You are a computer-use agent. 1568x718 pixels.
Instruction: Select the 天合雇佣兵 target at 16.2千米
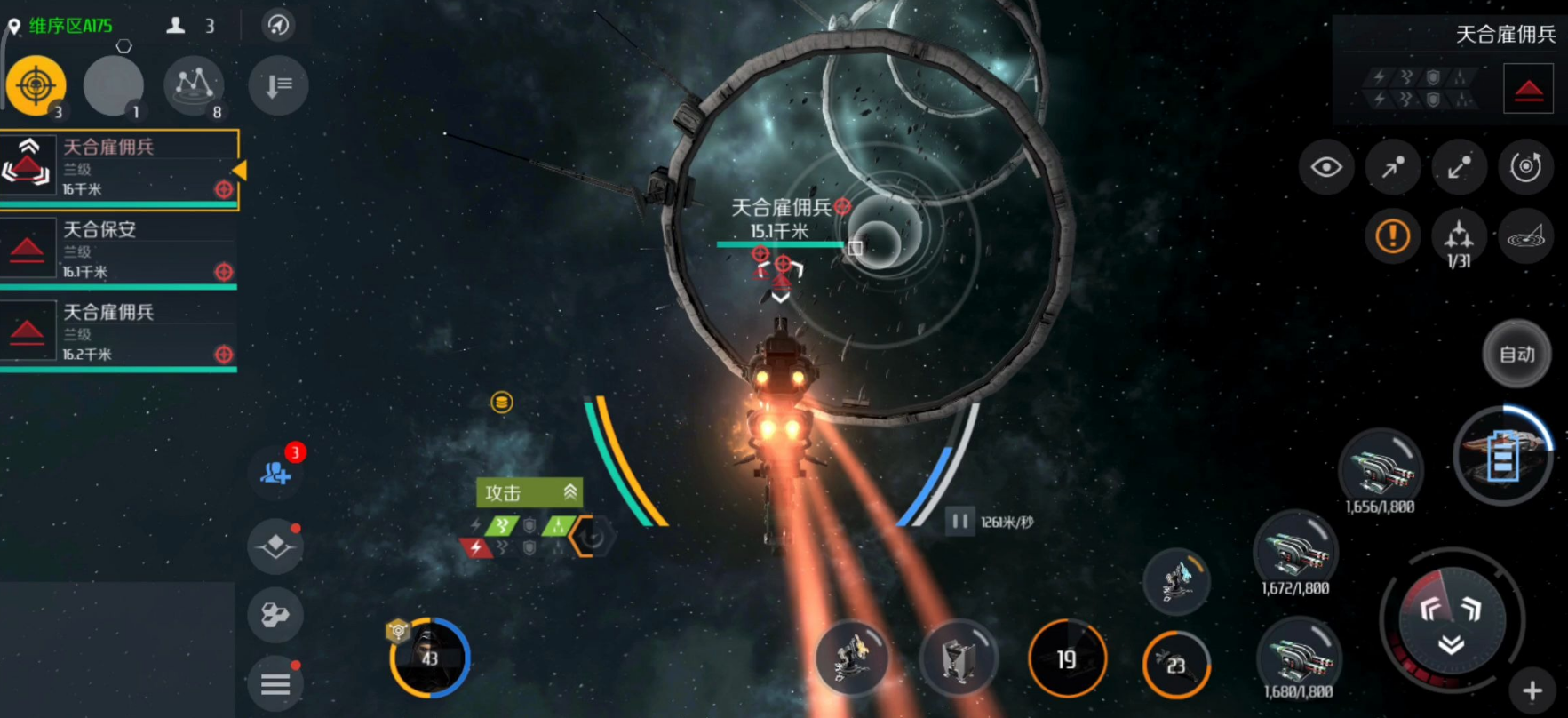tap(120, 333)
